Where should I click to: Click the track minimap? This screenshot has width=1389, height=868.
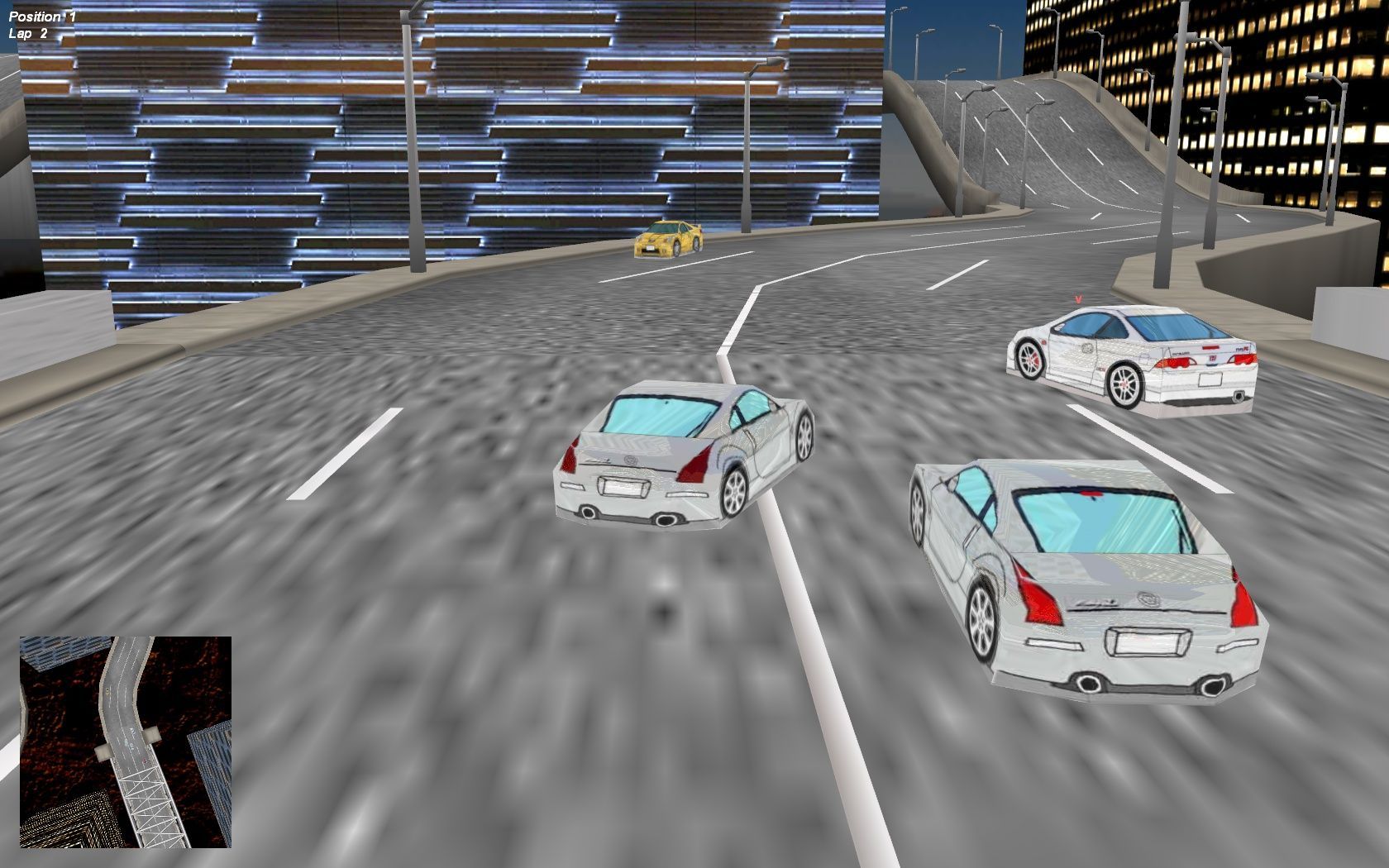126,742
